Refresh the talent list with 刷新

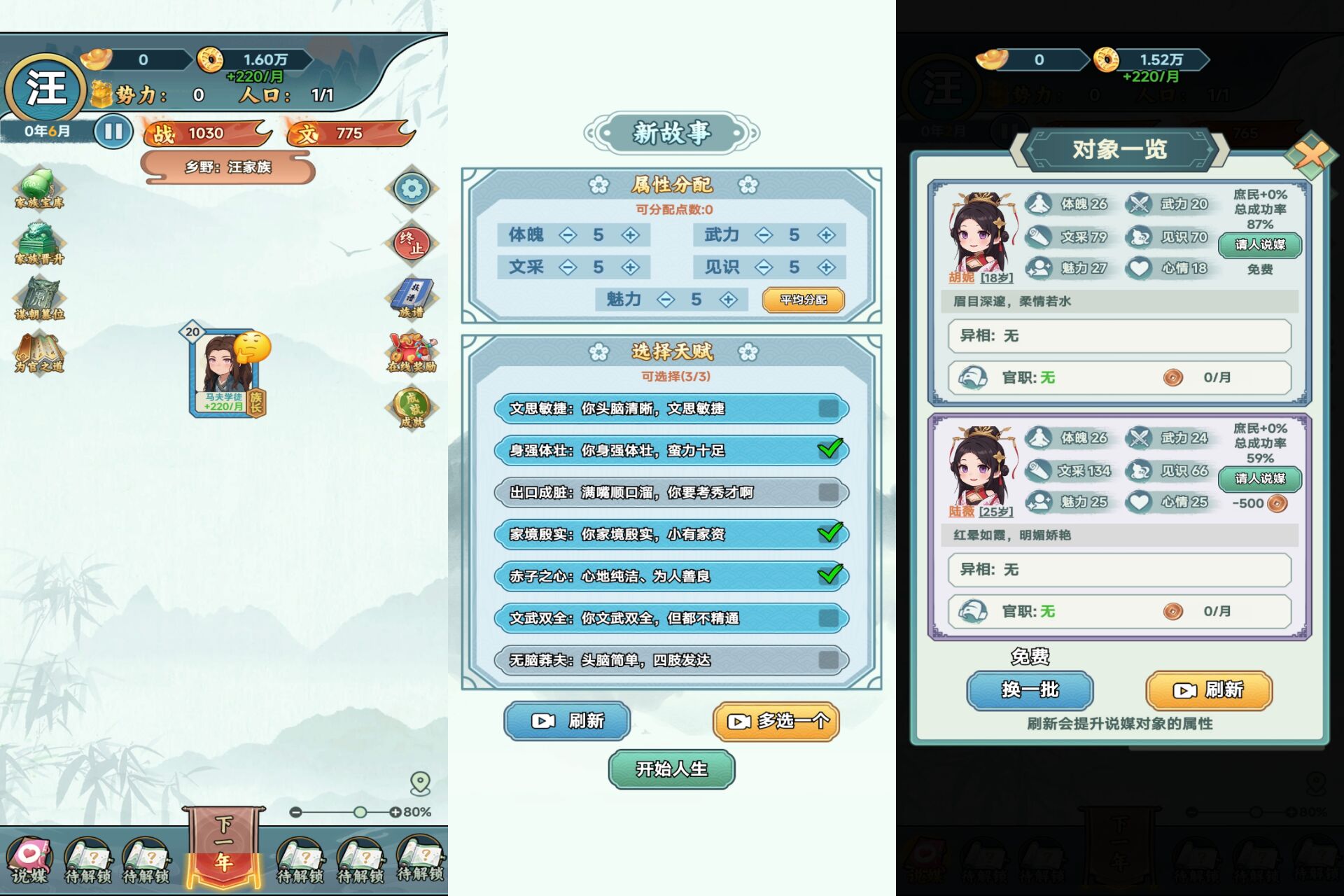click(567, 721)
